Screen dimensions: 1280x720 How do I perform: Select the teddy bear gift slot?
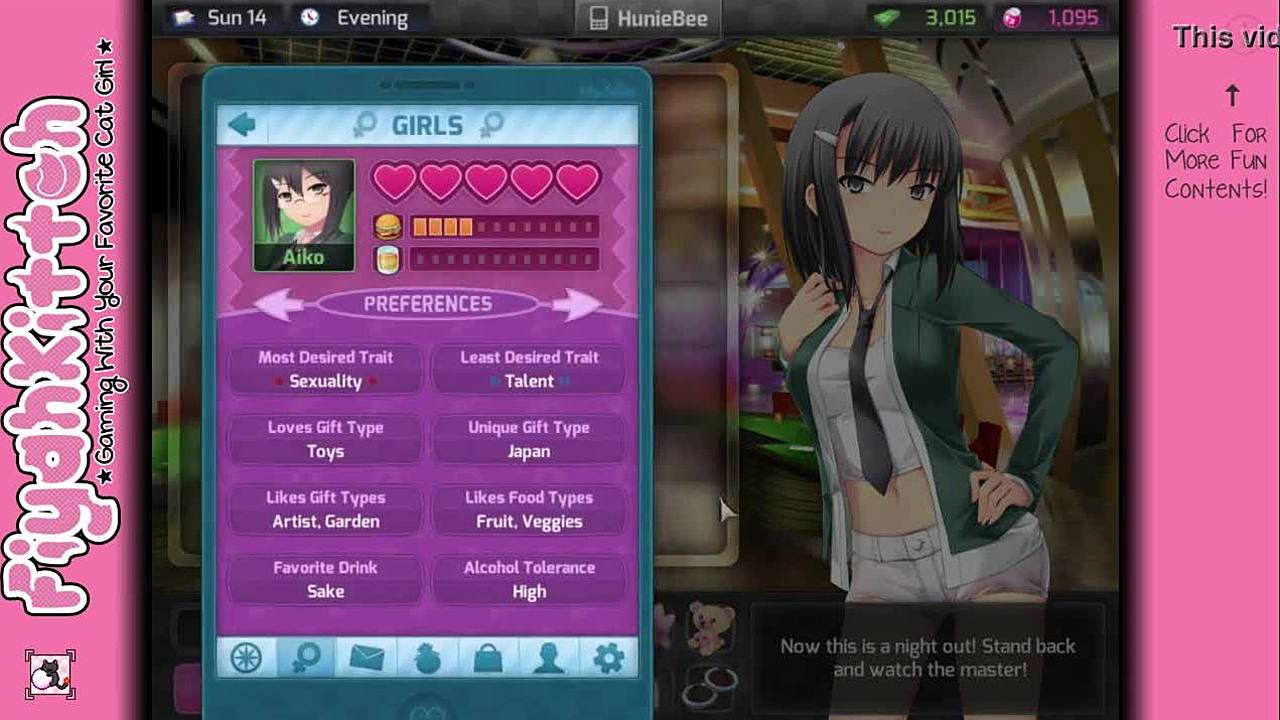click(711, 626)
